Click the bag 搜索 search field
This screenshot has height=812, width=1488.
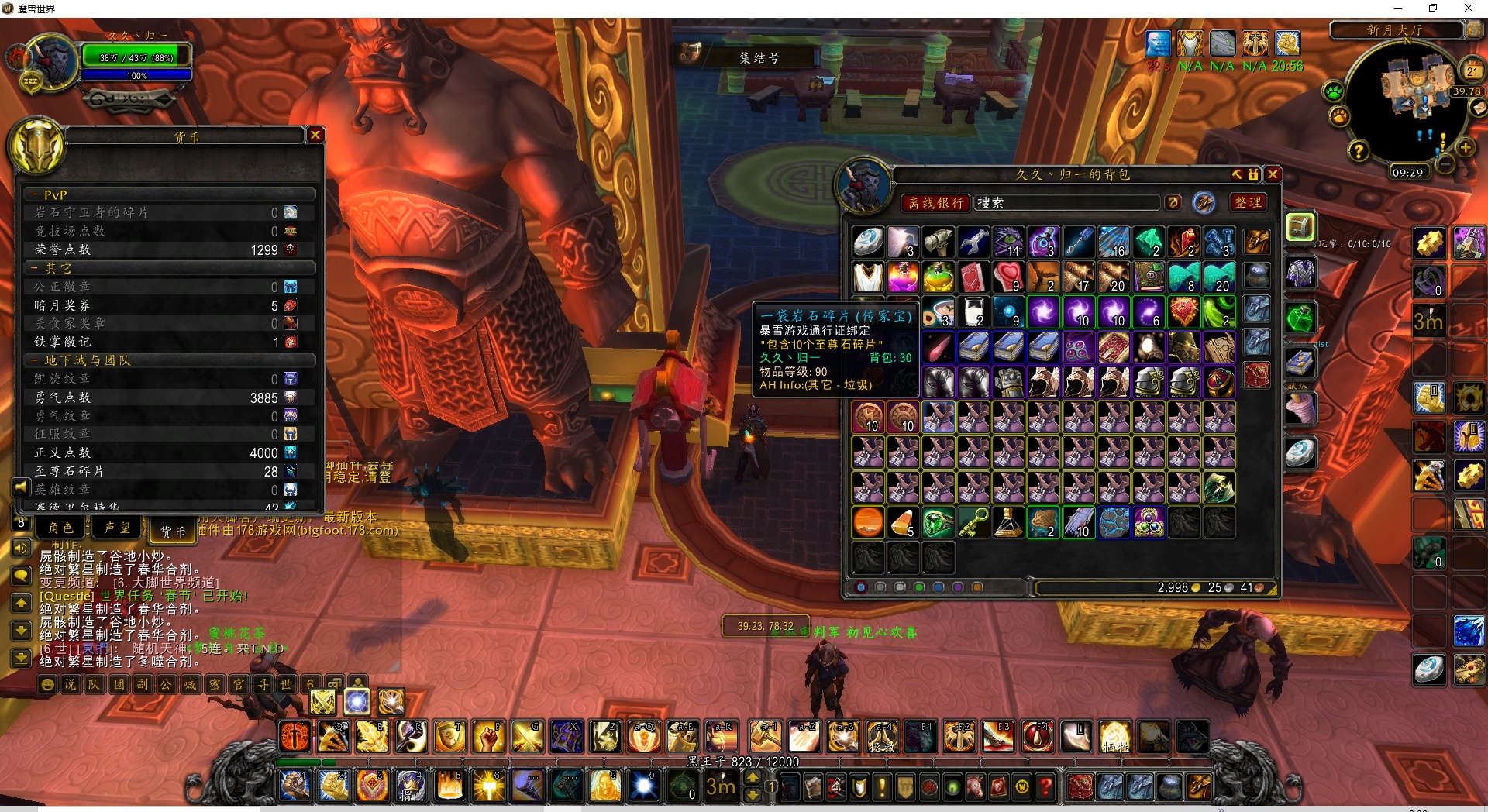tap(1066, 203)
